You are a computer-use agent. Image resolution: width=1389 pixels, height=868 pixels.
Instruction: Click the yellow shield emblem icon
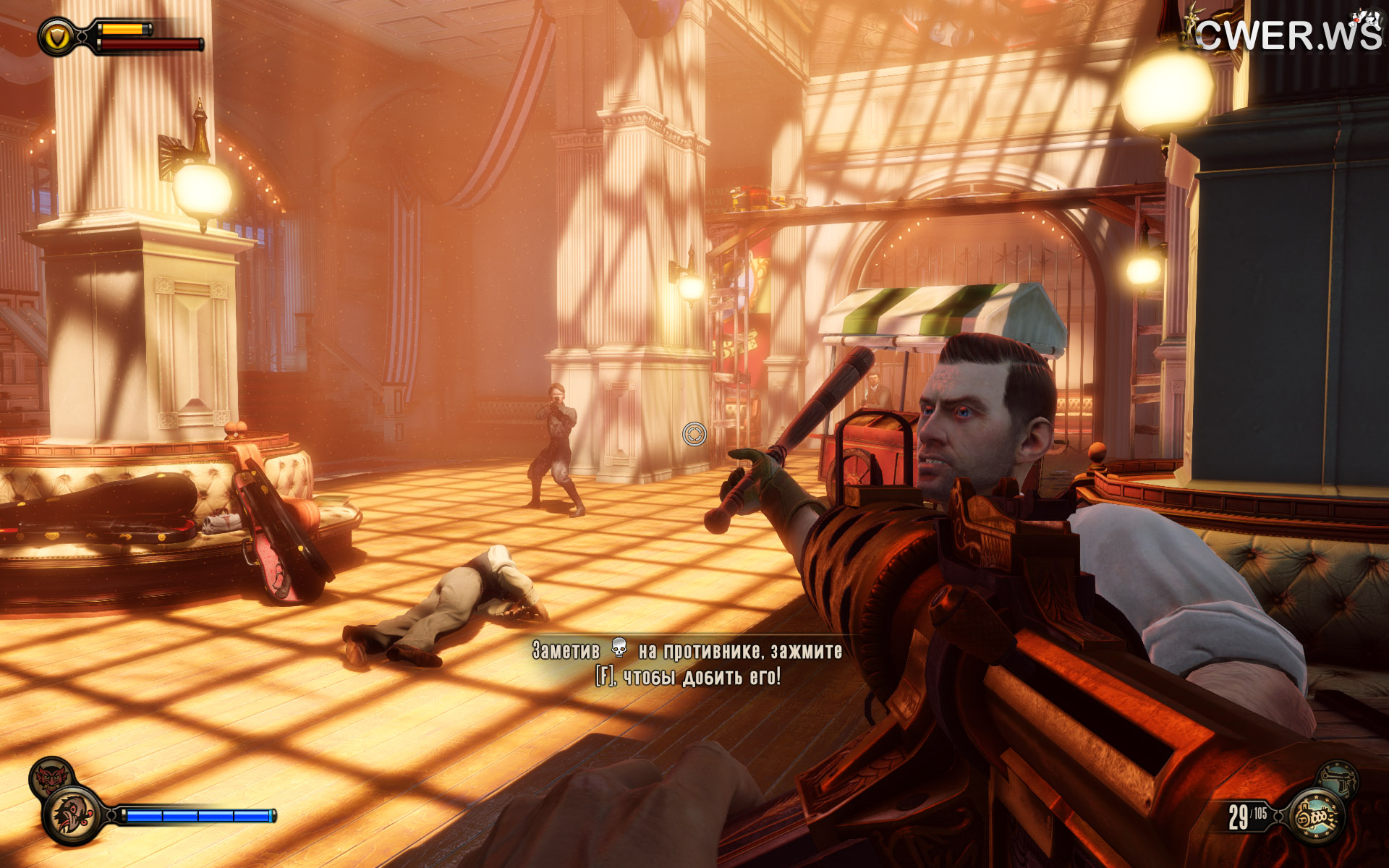point(57,36)
